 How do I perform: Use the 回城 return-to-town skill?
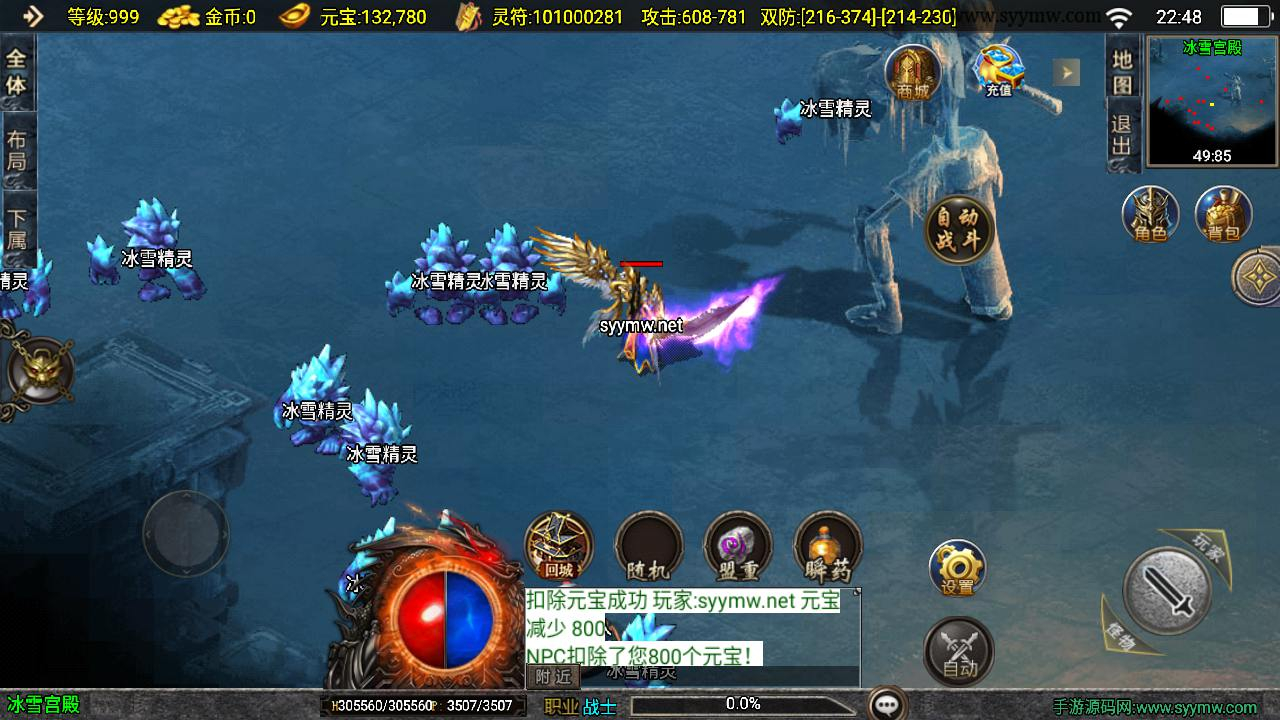559,547
